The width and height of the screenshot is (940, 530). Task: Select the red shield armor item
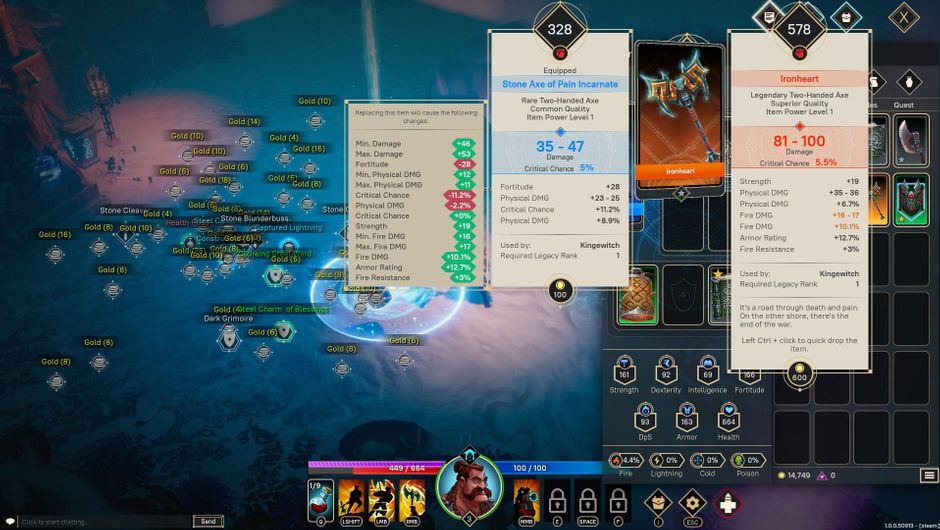(x=910, y=199)
